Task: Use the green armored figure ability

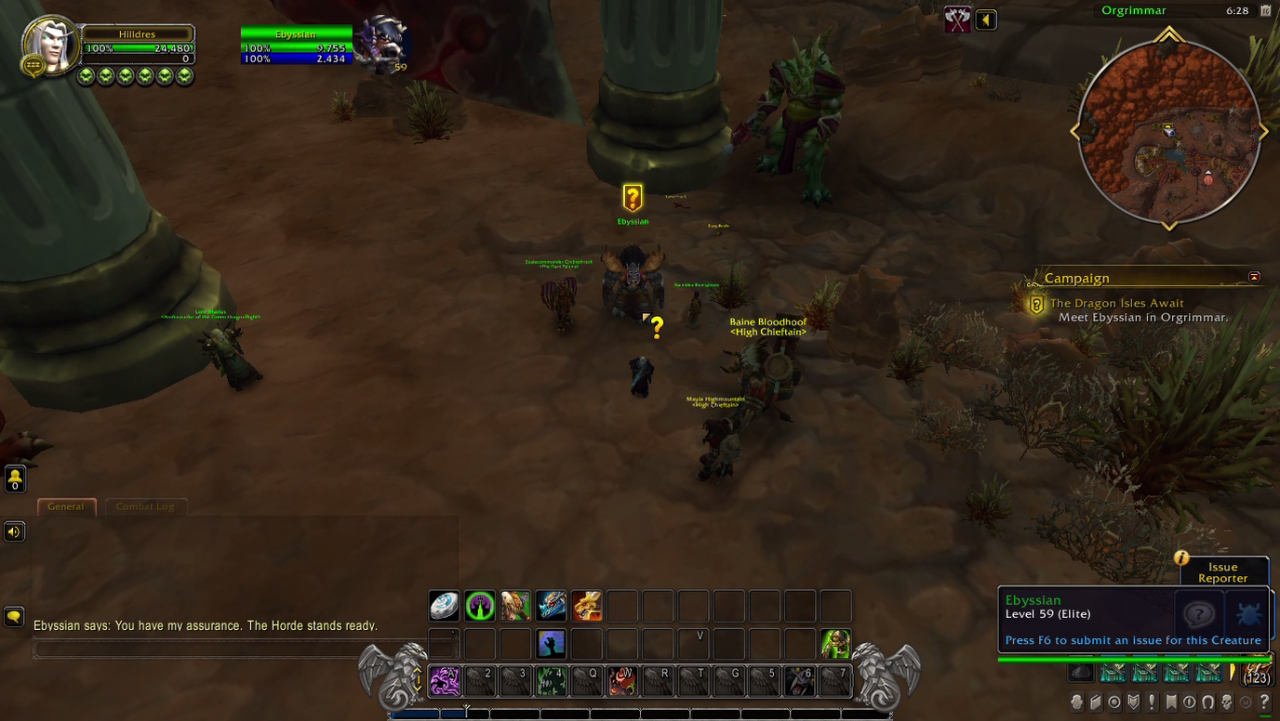Action: 835,643
